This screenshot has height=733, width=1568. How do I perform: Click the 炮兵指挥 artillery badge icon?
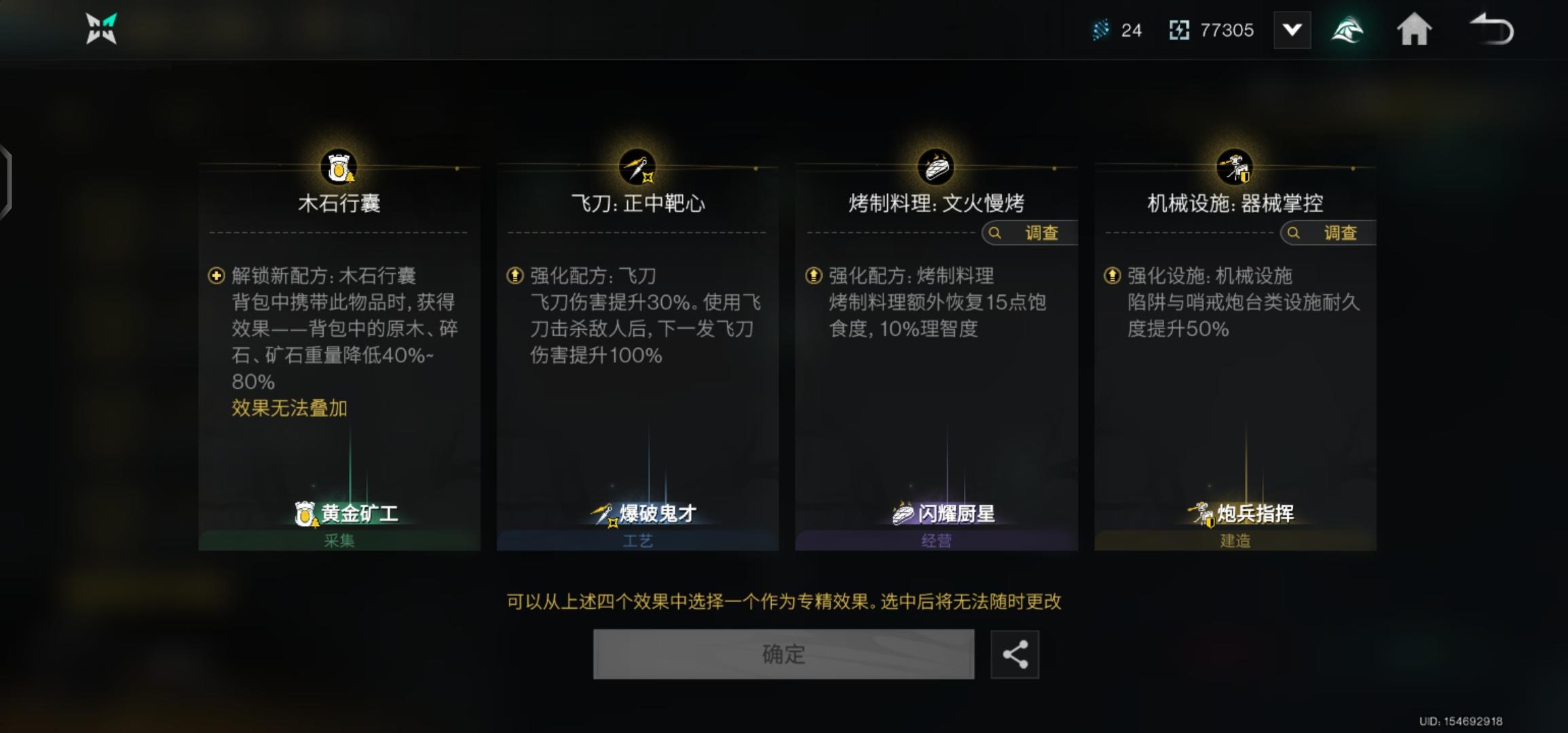tap(1200, 514)
